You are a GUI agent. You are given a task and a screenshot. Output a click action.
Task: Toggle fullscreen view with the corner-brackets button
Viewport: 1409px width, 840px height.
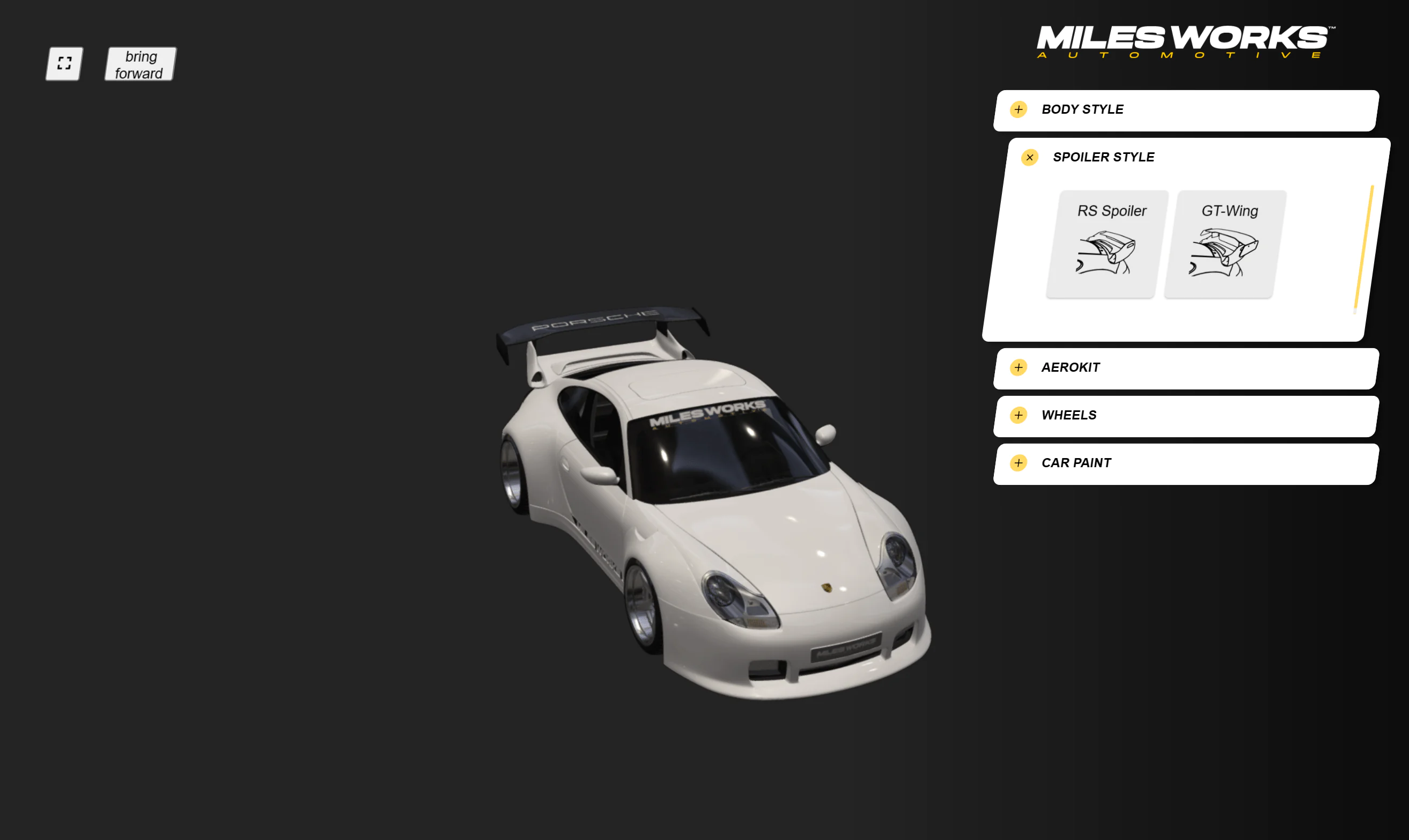pyautogui.click(x=64, y=63)
